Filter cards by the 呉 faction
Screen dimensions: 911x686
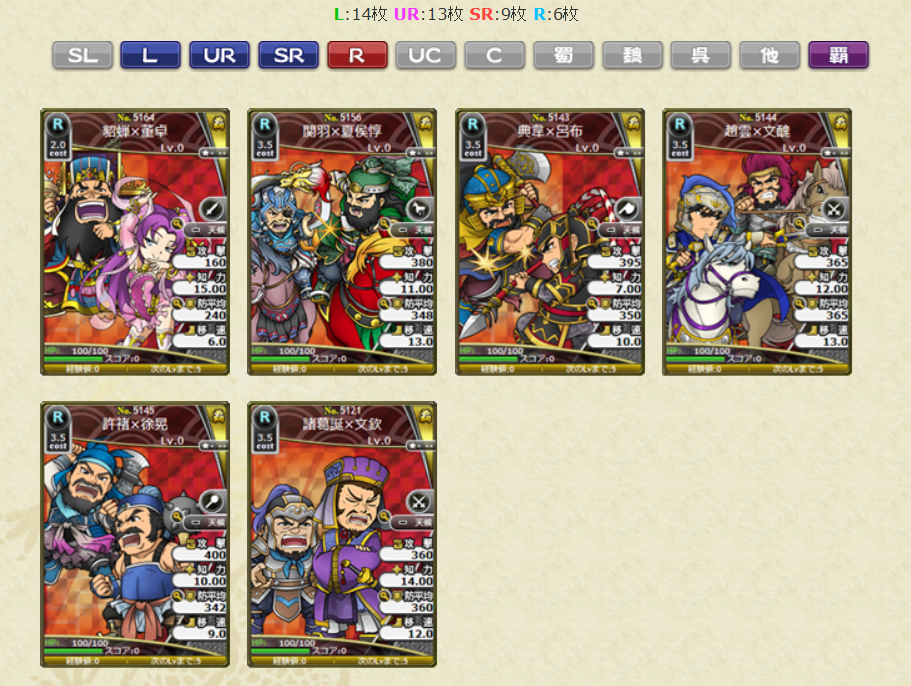[x=701, y=55]
